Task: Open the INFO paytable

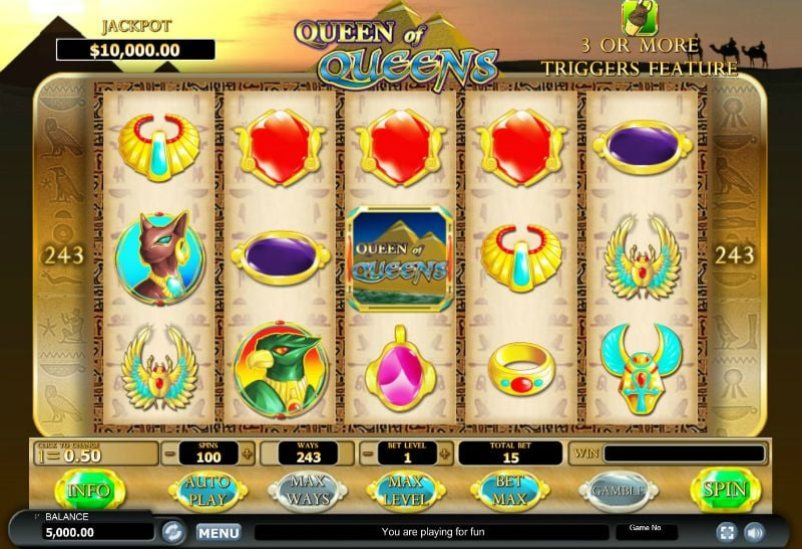Action: point(89,491)
